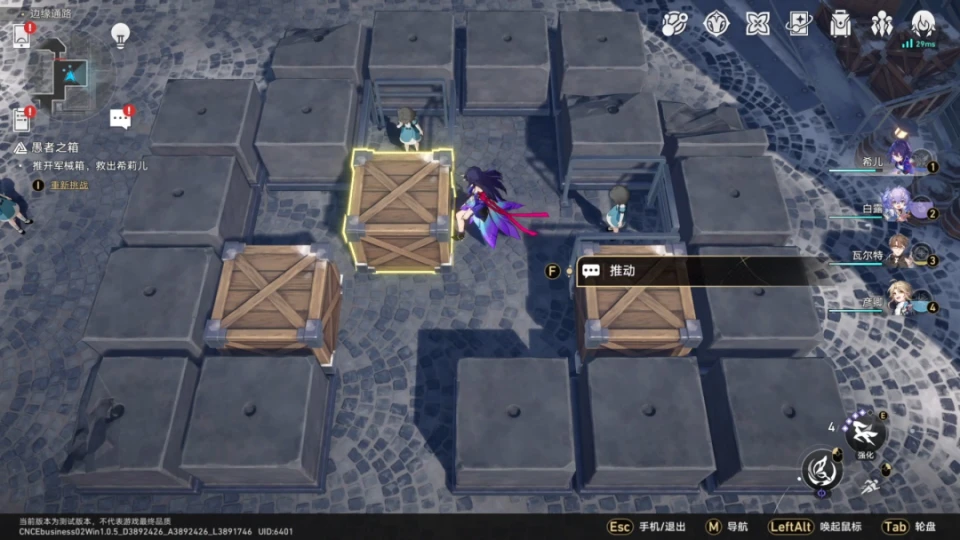Activate the 强化 technique skill icon
The height and width of the screenshot is (540, 960).
pyautogui.click(x=864, y=433)
